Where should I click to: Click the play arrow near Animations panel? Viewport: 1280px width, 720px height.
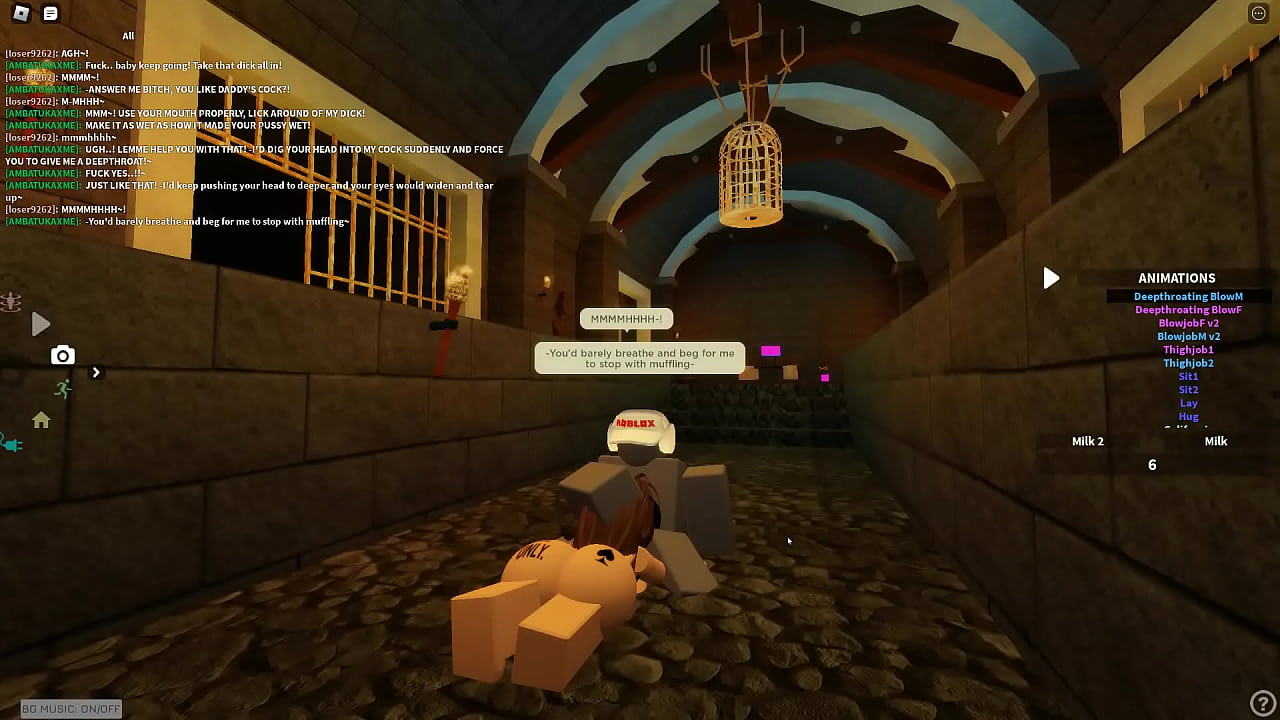click(1051, 278)
